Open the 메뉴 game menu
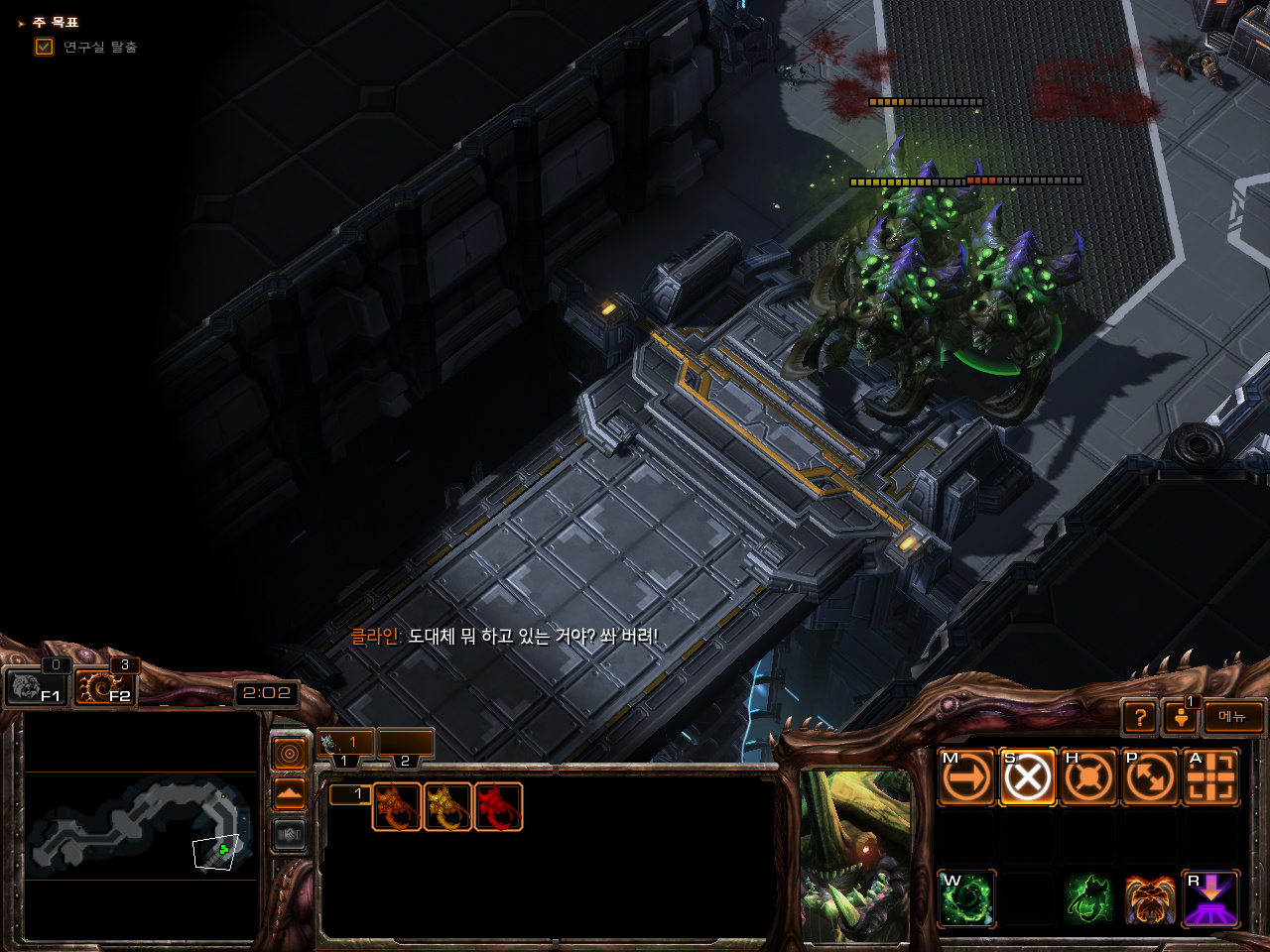 tap(1232, 717)
